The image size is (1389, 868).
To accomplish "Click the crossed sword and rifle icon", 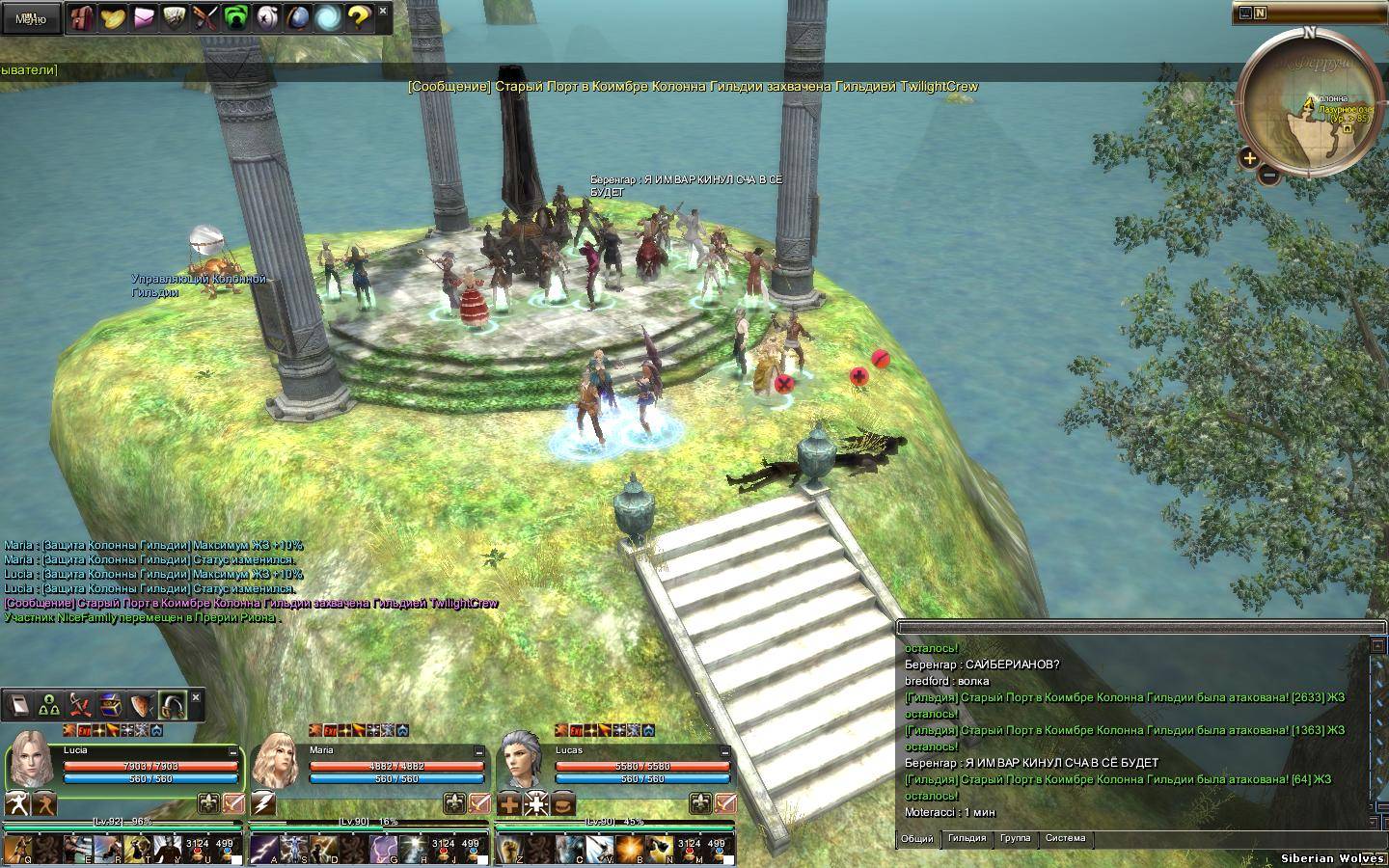I will 204,17.
